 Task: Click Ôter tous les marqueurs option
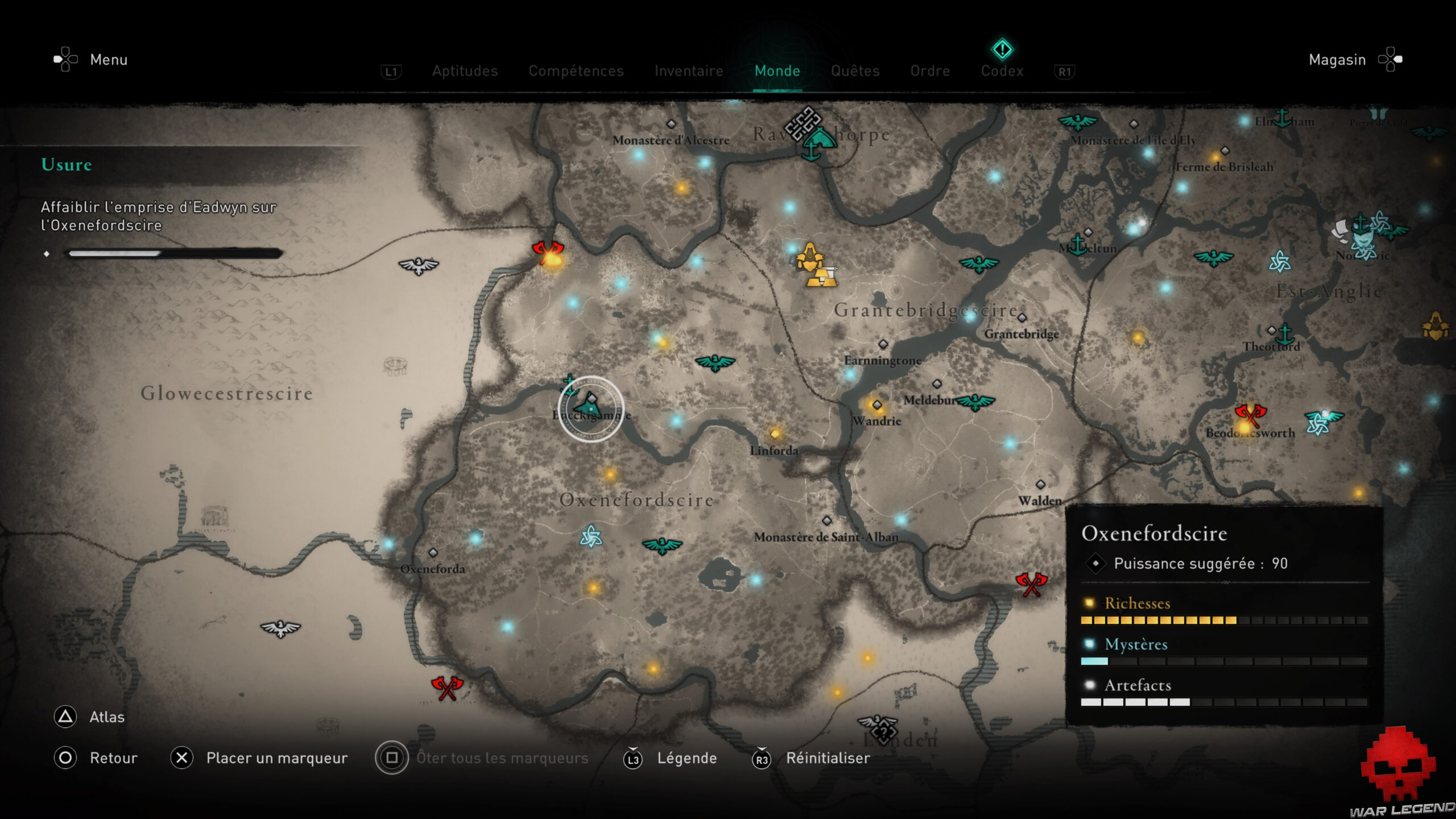[503, 758]
